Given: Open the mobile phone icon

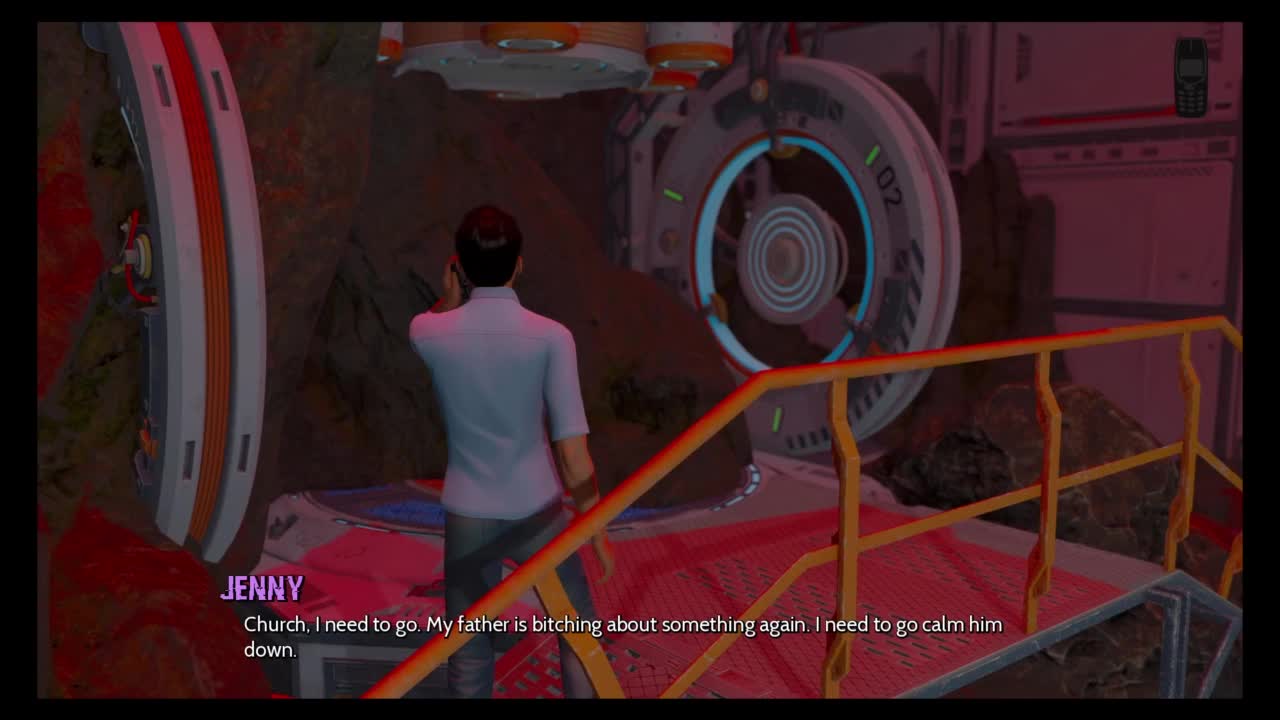Looking at the screenshot, I should click(1190, 77).
